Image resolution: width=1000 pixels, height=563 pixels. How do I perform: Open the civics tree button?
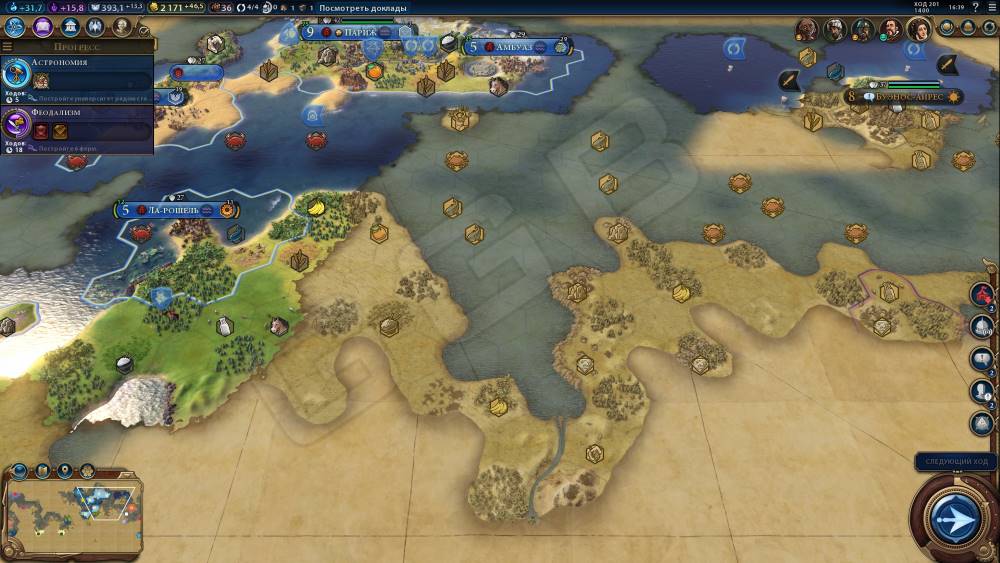click(43, 27)
